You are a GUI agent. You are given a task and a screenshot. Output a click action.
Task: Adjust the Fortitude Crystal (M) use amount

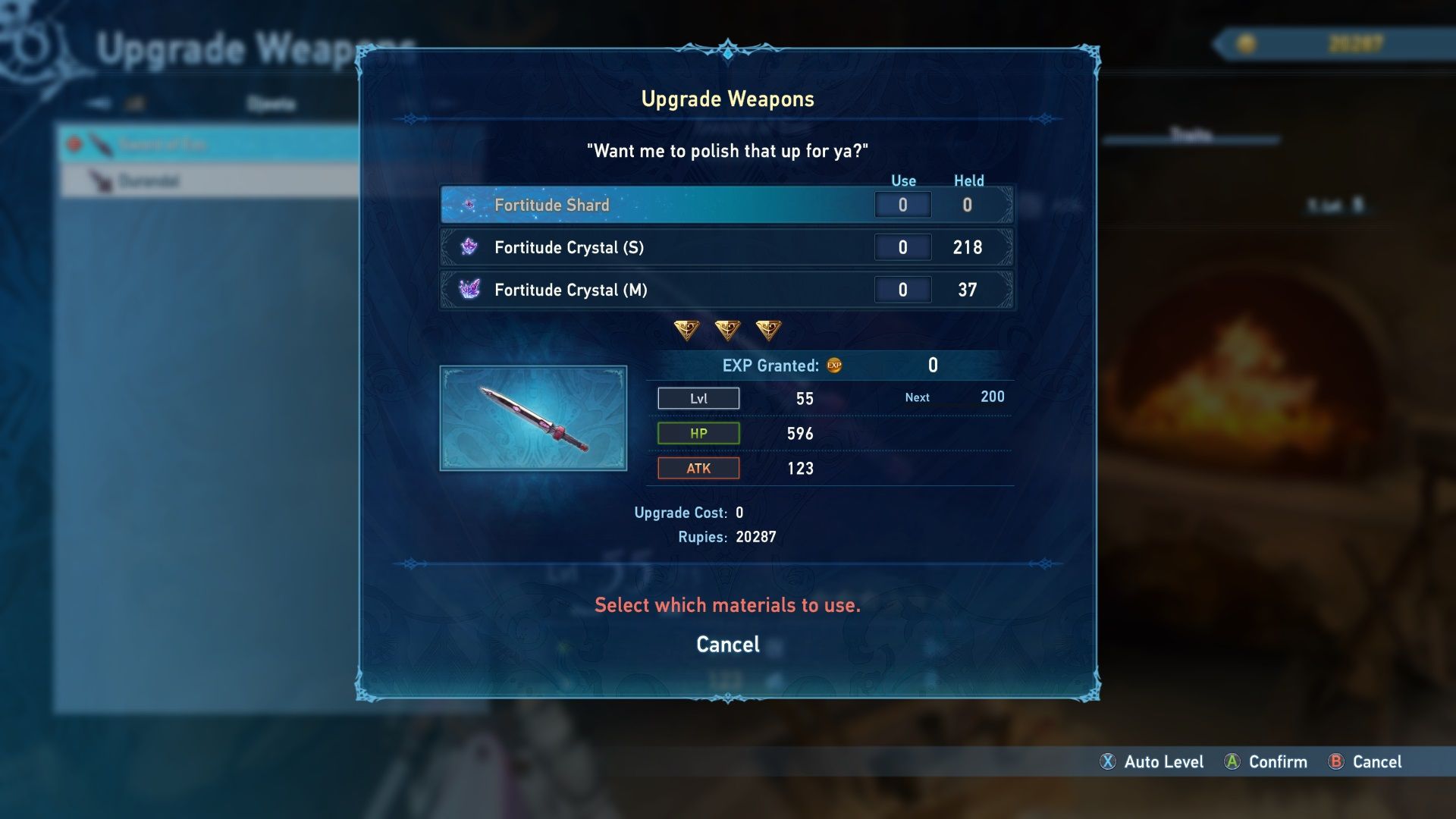(x=902, y=290)
